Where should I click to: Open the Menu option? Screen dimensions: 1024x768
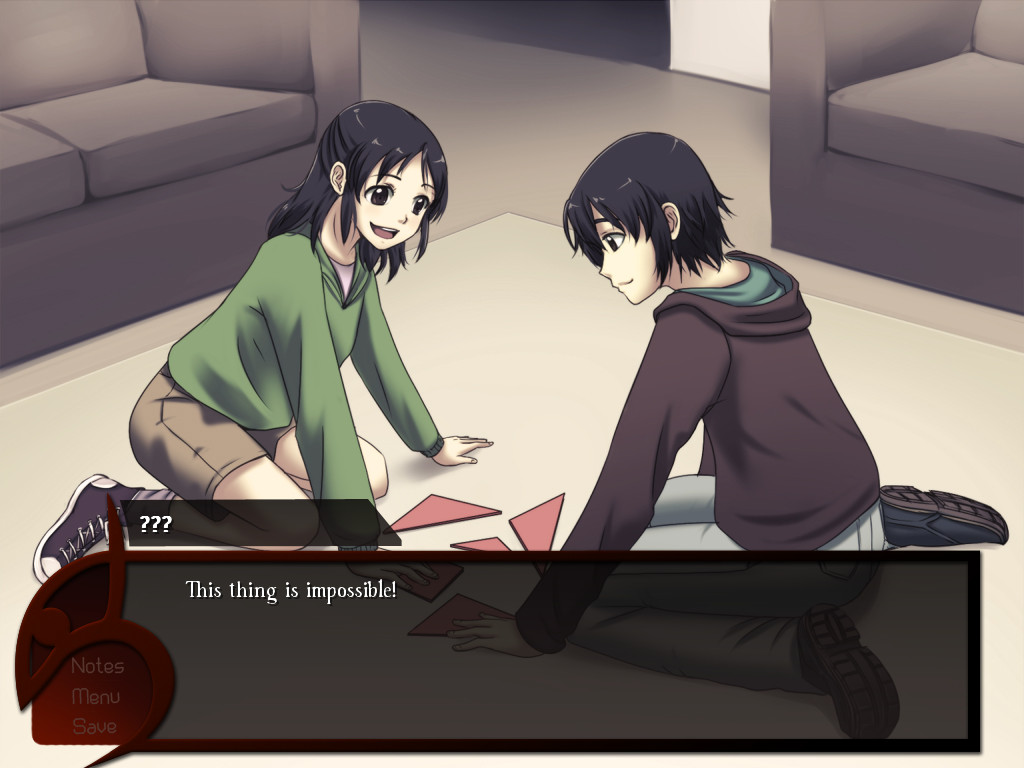tap(96, 696)
